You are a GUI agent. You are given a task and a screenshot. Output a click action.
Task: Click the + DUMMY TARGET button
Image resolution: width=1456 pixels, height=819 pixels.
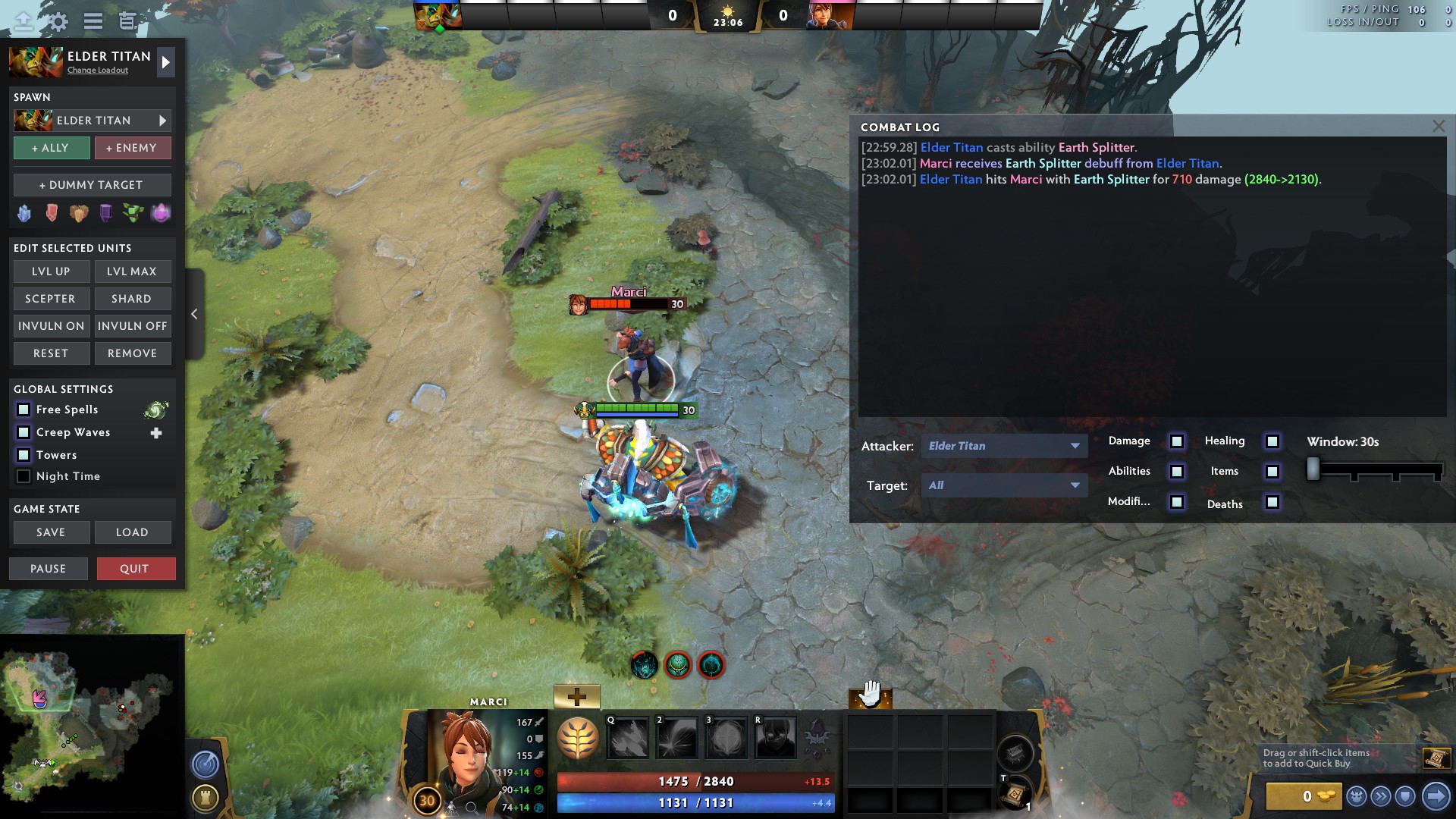(x=92, y=184)
